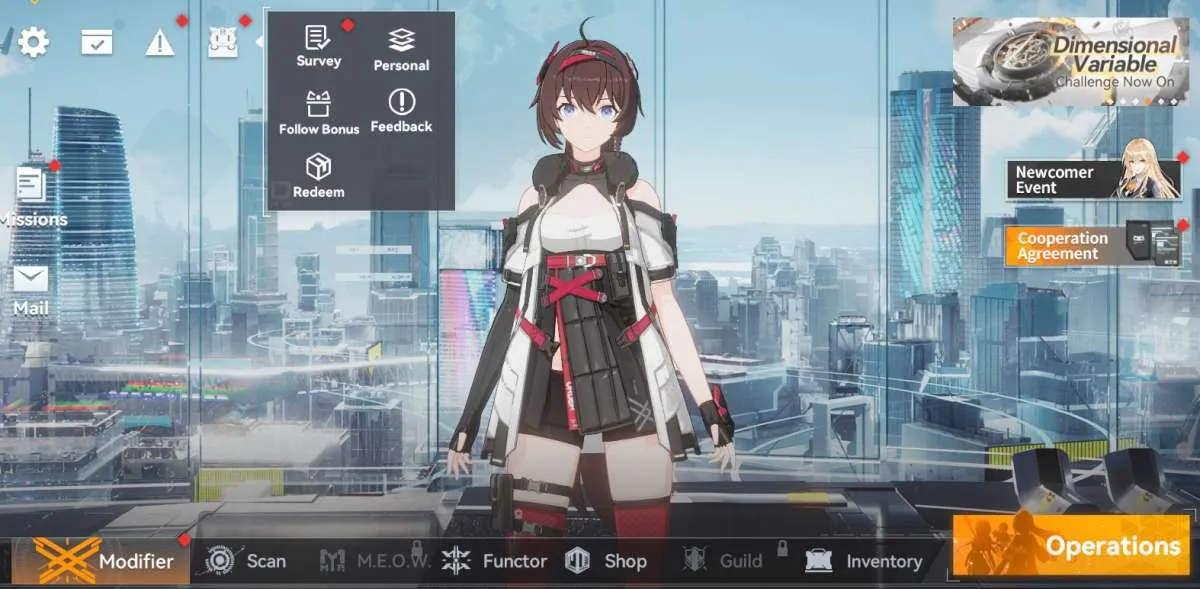Viewport: 1200px width, 589px height.
Task: Click the warning triangle notice icon
Action: coord(160,42)
